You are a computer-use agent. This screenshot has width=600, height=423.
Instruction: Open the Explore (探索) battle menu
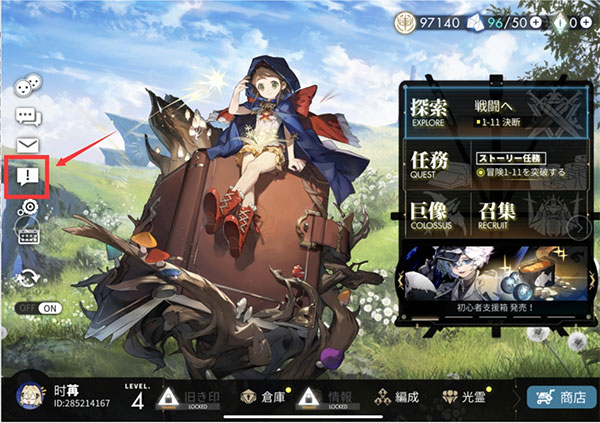[491, 111]
